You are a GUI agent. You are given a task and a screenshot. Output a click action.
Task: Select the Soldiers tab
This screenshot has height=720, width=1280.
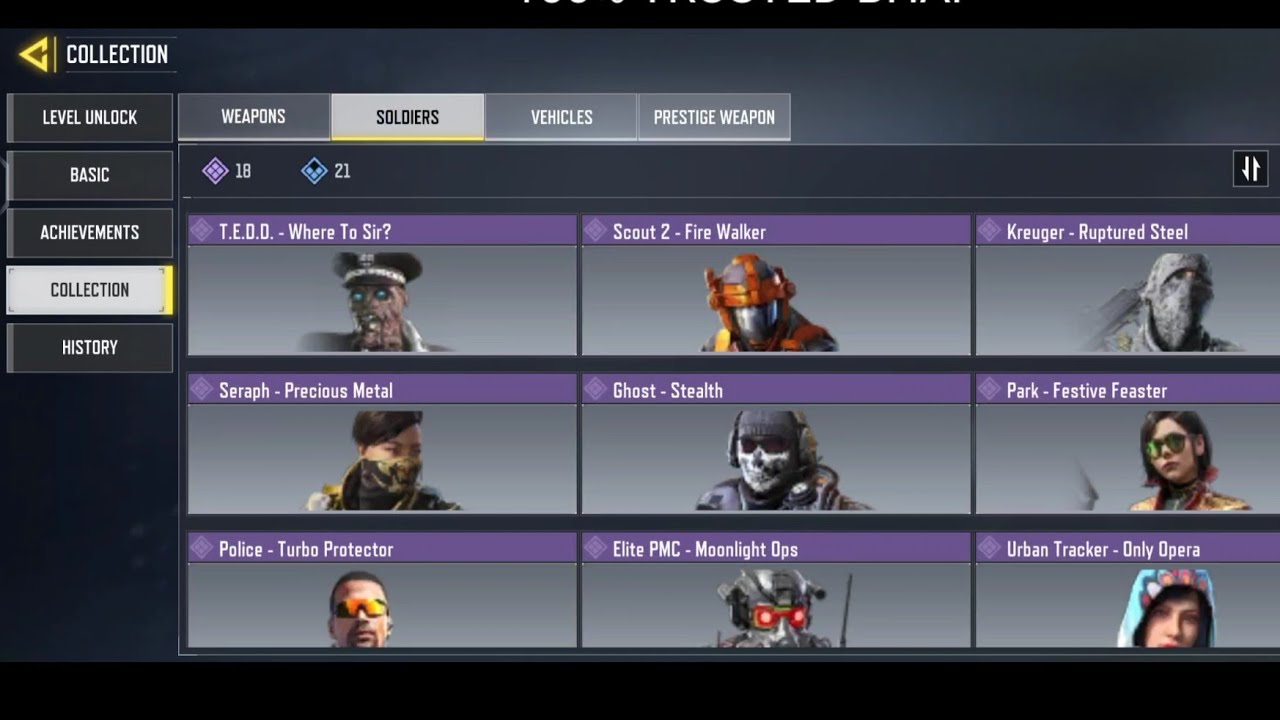tap(407, 117)
